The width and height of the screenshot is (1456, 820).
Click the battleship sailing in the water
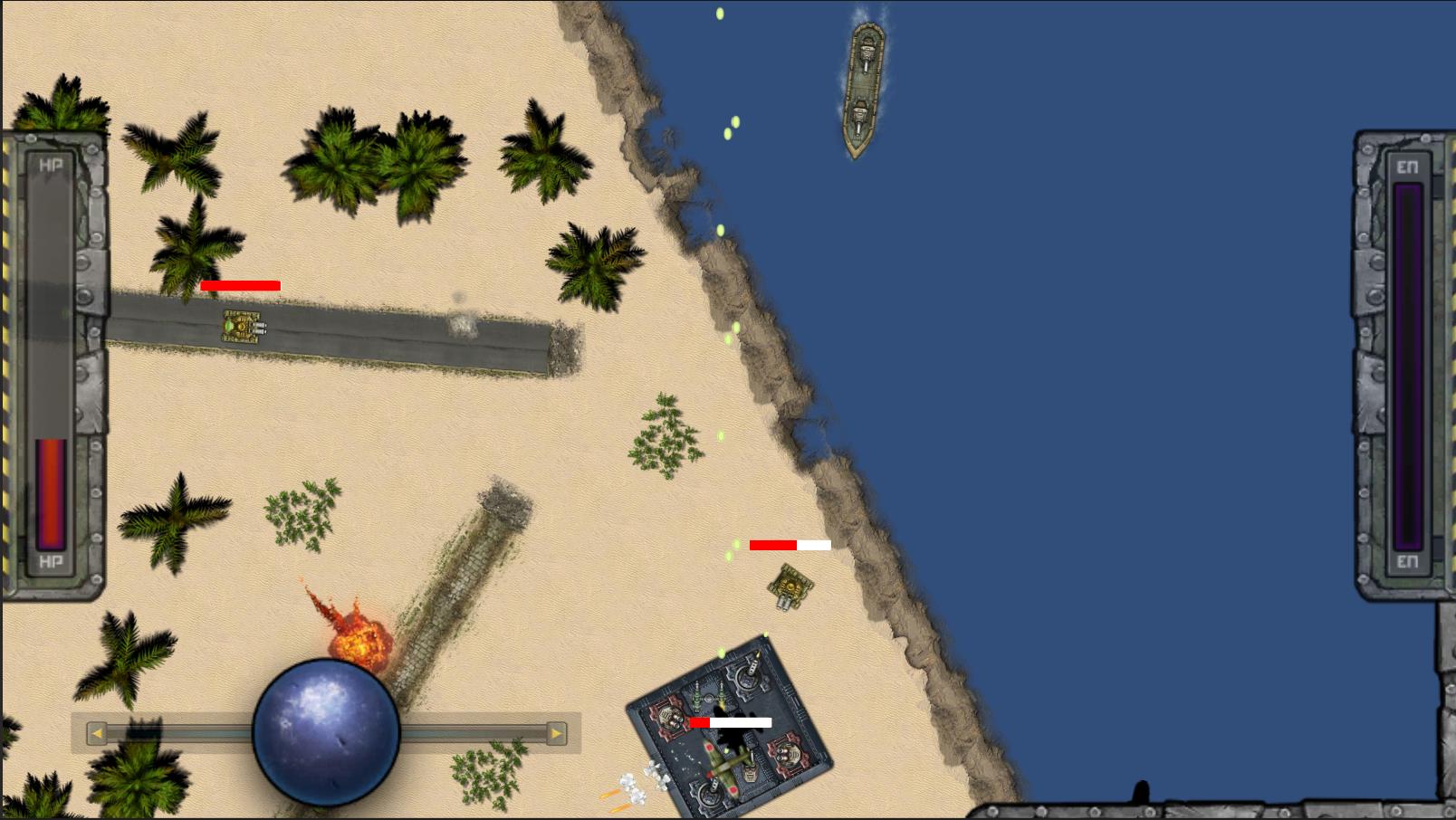tap(866, 86)
